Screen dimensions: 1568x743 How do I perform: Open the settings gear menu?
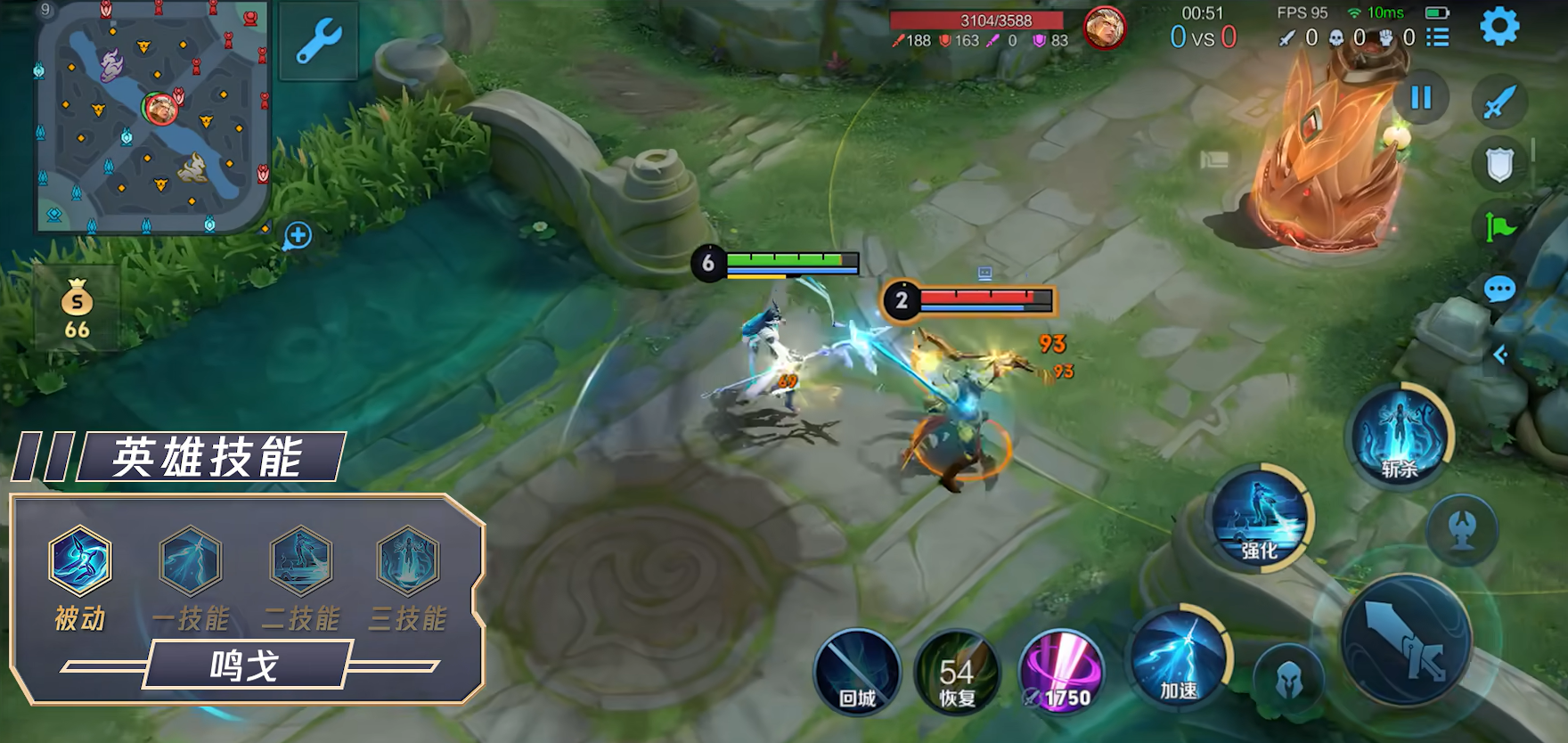1499,27
